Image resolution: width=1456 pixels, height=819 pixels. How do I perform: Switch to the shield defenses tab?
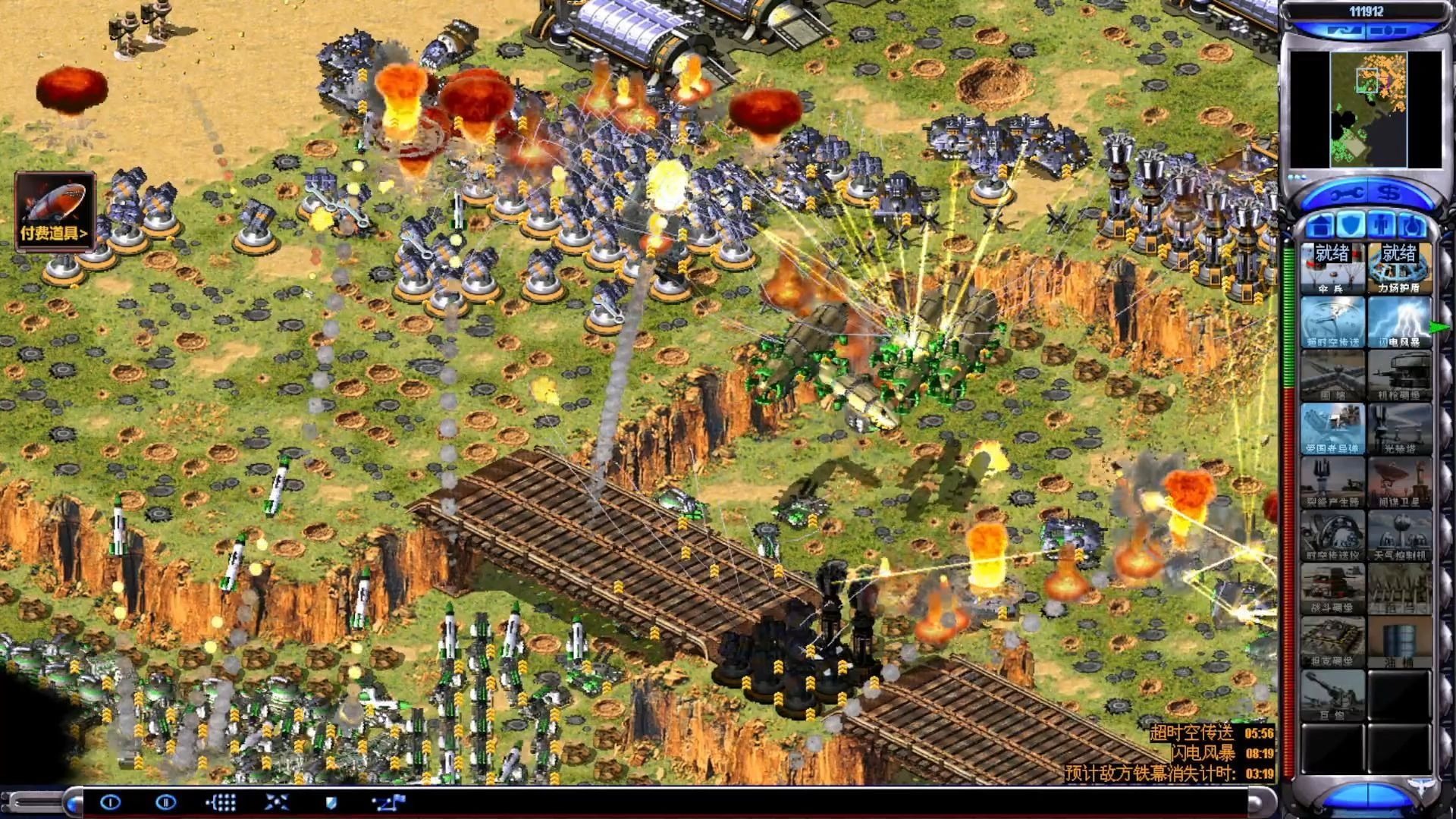coord(1351,225)
